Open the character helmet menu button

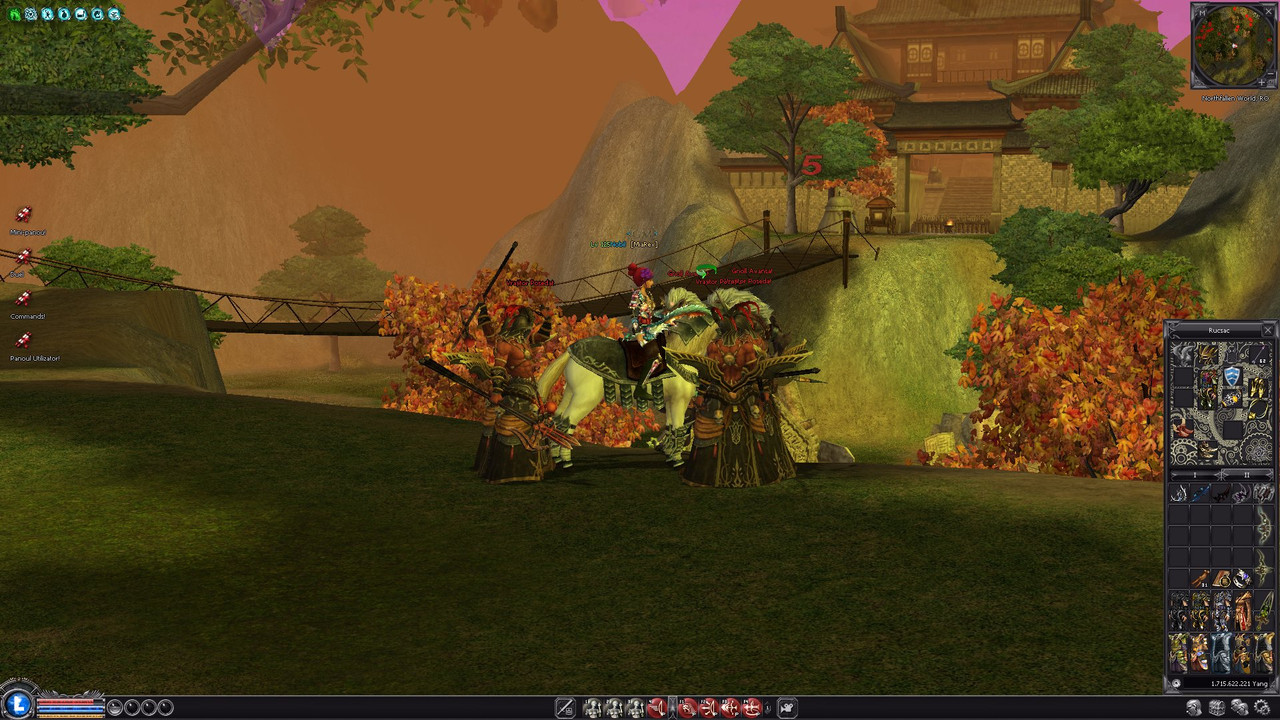pyautogui.click(x=1194, y=708)
